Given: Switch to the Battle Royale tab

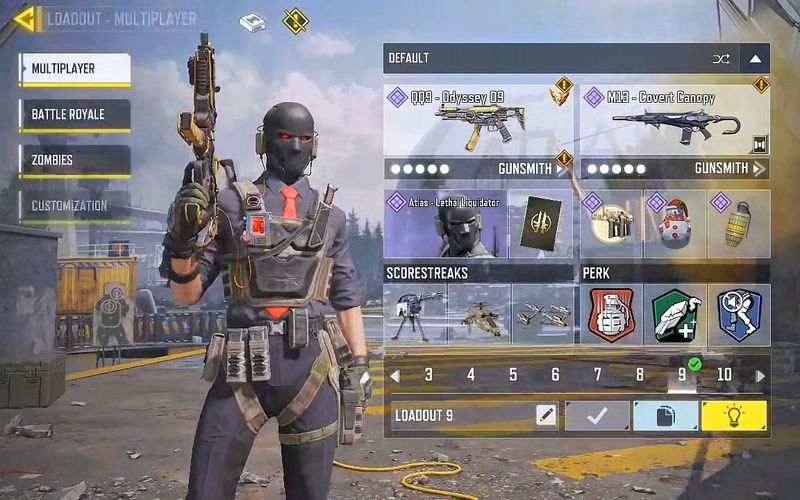Looking at the screenshot, I should 74,114.
